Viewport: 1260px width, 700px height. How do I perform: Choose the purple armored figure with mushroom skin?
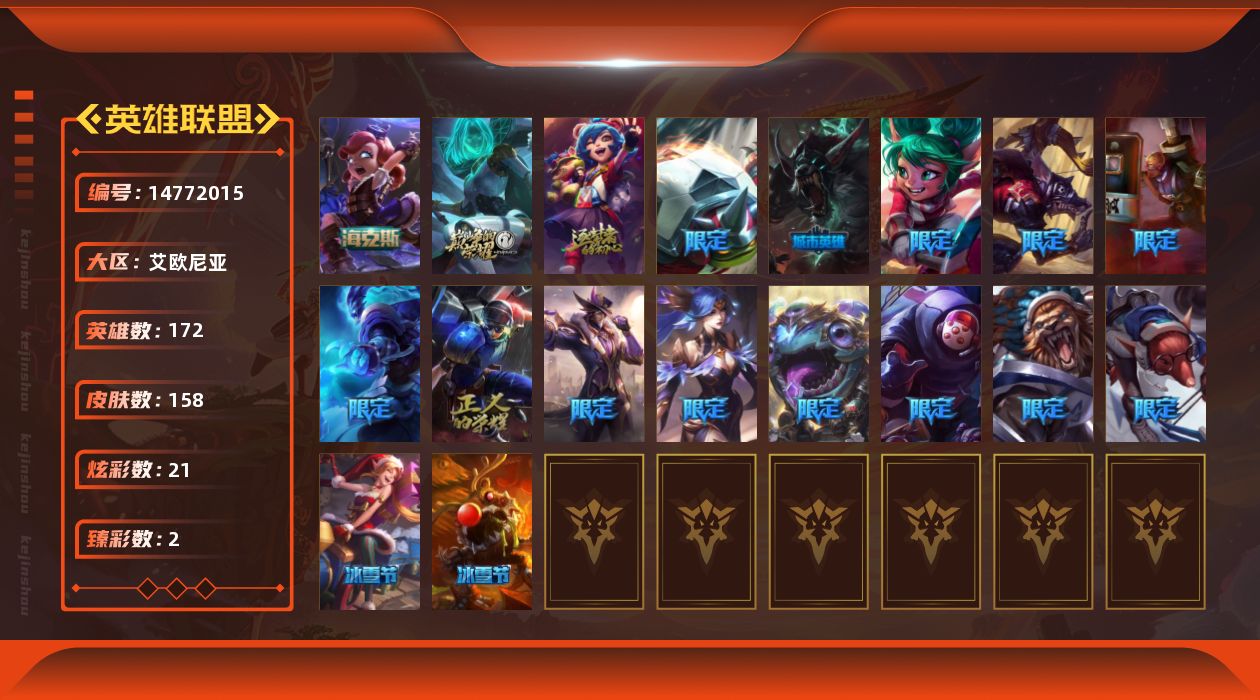(930, 363)
